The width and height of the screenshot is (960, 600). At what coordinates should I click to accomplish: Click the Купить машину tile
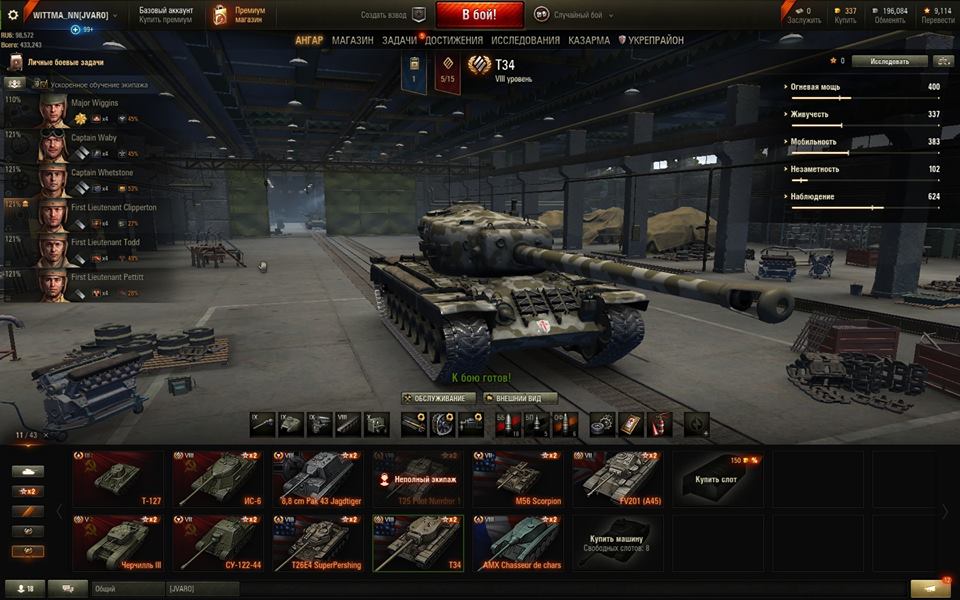(x=617, y=543)
